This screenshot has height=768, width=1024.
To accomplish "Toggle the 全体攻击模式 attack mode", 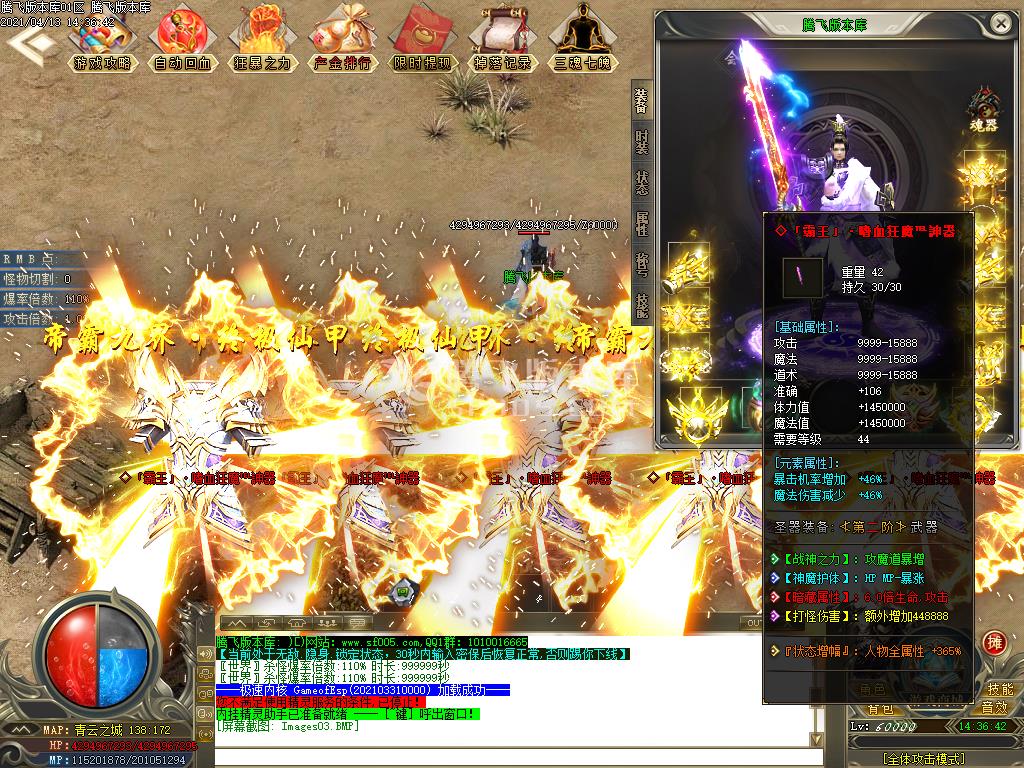I will (x=923, y=758).
